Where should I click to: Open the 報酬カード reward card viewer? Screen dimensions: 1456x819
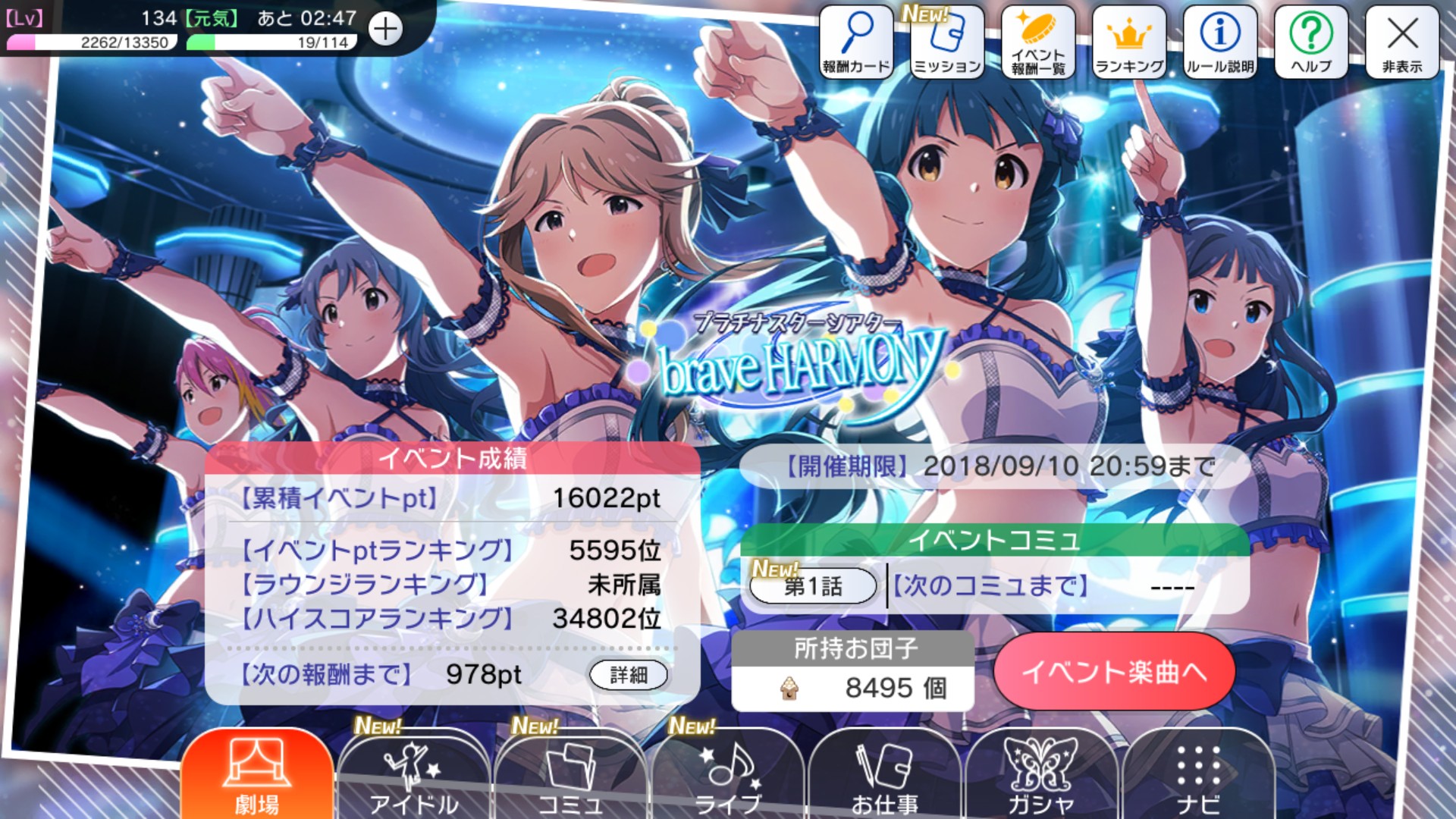tap(856, 39)
